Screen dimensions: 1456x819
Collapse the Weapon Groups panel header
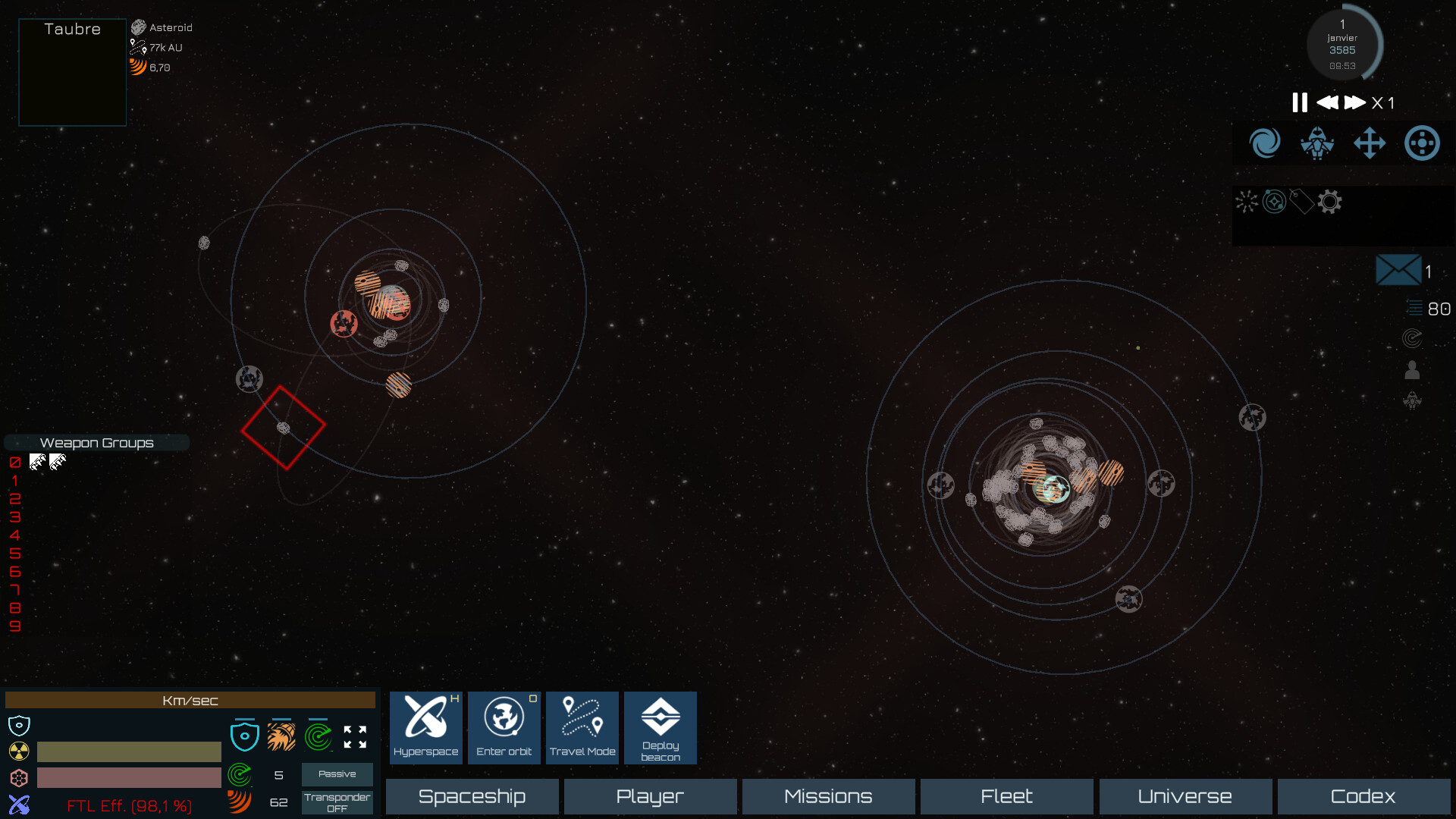pos(96,443)
